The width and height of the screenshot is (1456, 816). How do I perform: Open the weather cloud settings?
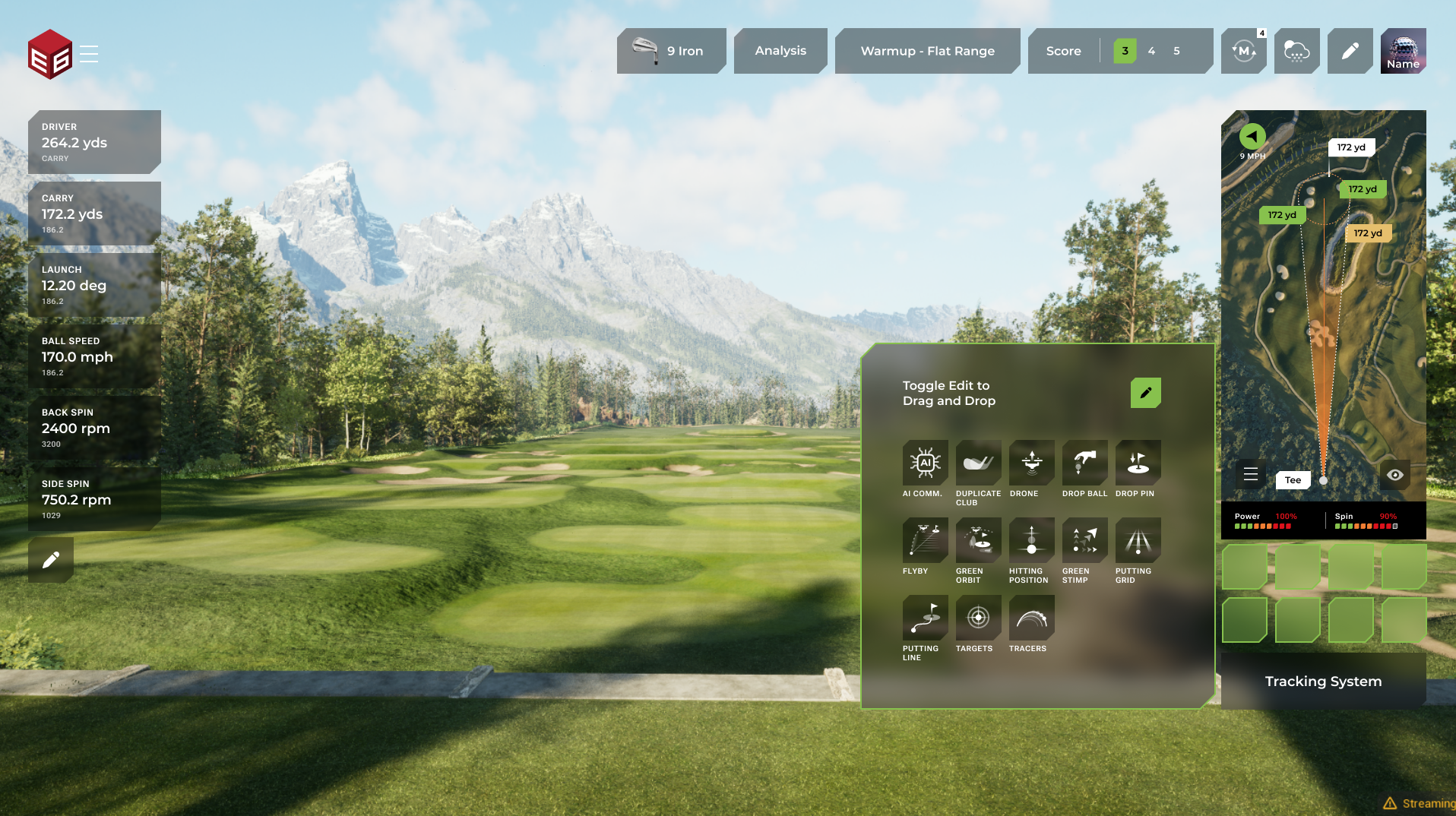click(1296, 51)
